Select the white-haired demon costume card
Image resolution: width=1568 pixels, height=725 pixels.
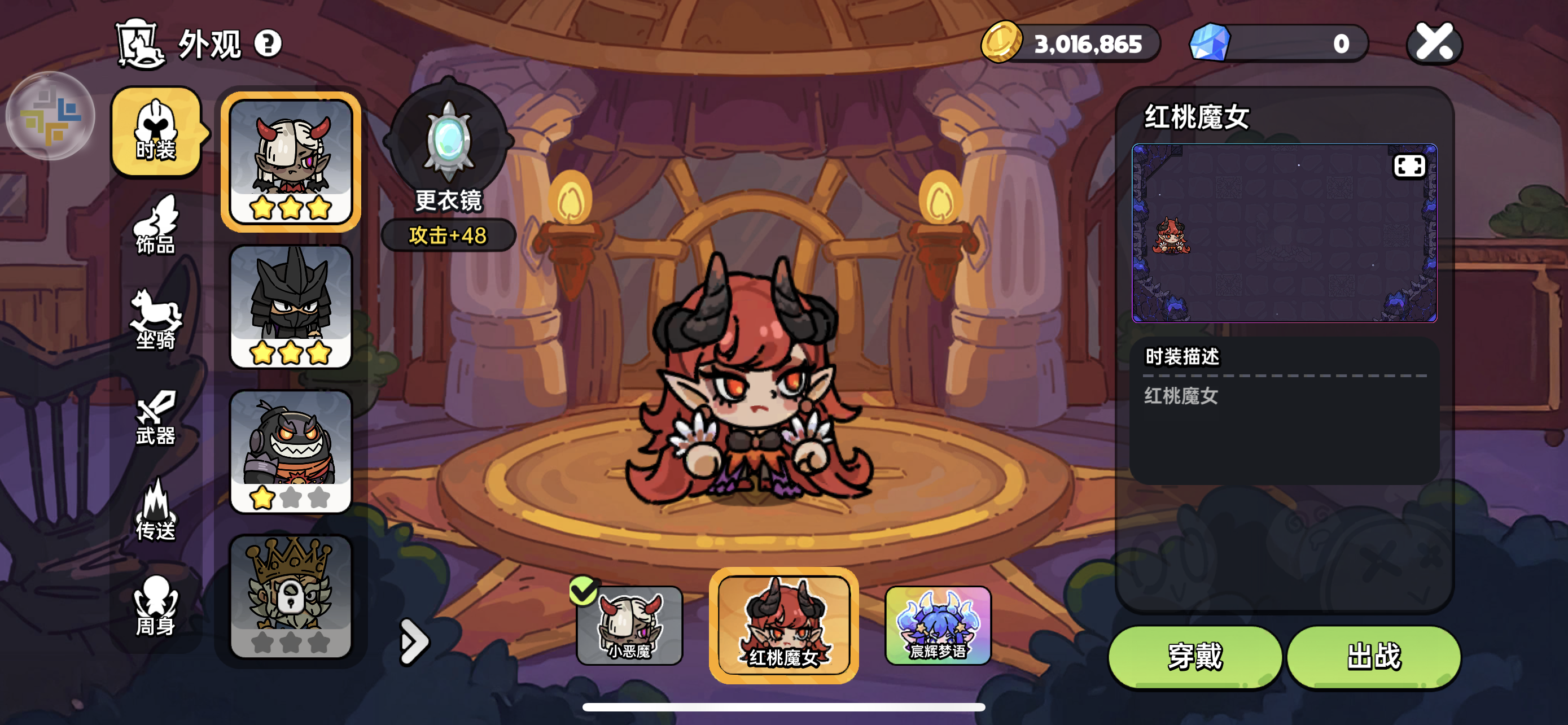click(291, 161)
